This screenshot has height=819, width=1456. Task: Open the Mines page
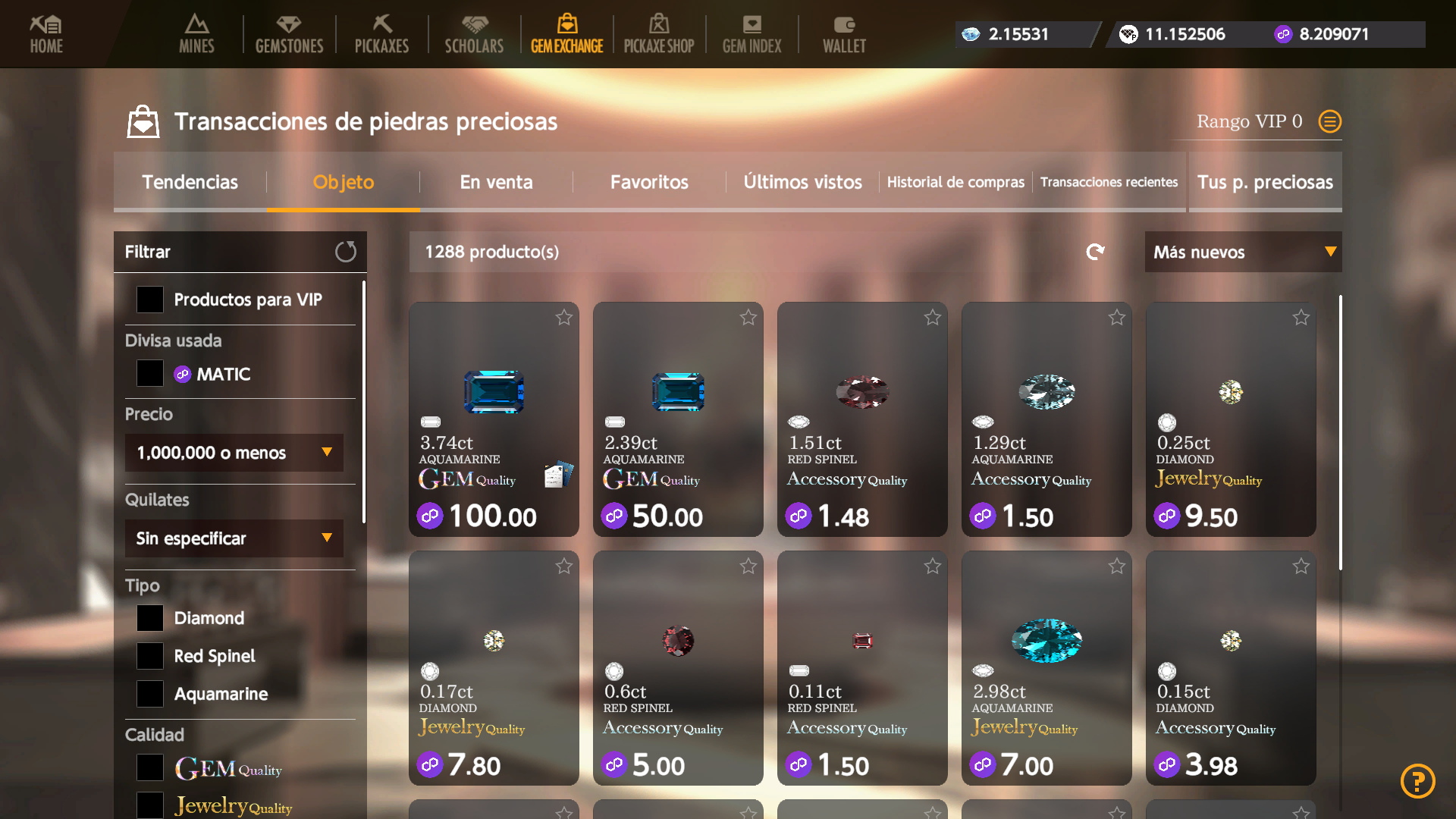pos(196,34)
